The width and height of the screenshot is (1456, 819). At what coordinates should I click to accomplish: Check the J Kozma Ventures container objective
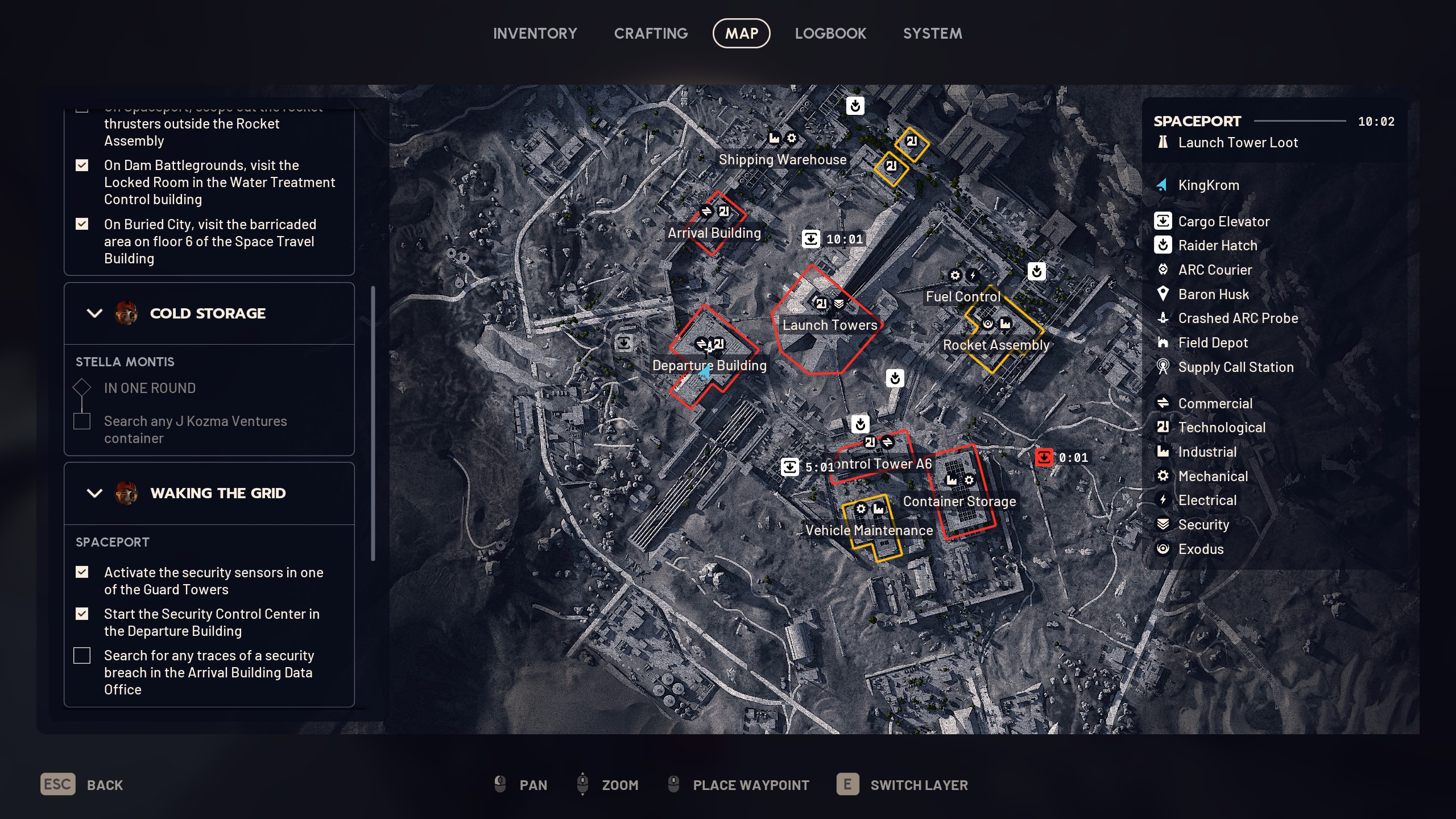(82, 421)
